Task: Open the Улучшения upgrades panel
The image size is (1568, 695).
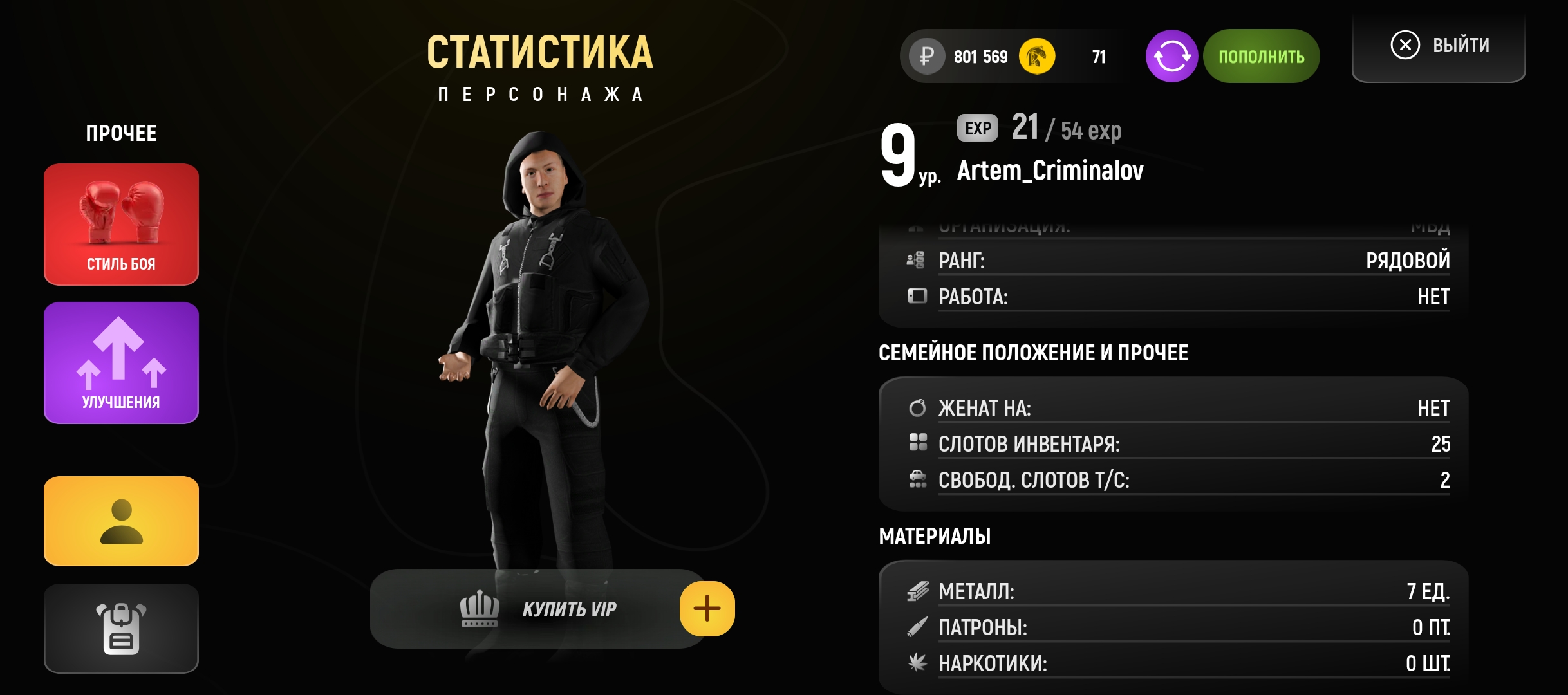Action: coord(121,362)
